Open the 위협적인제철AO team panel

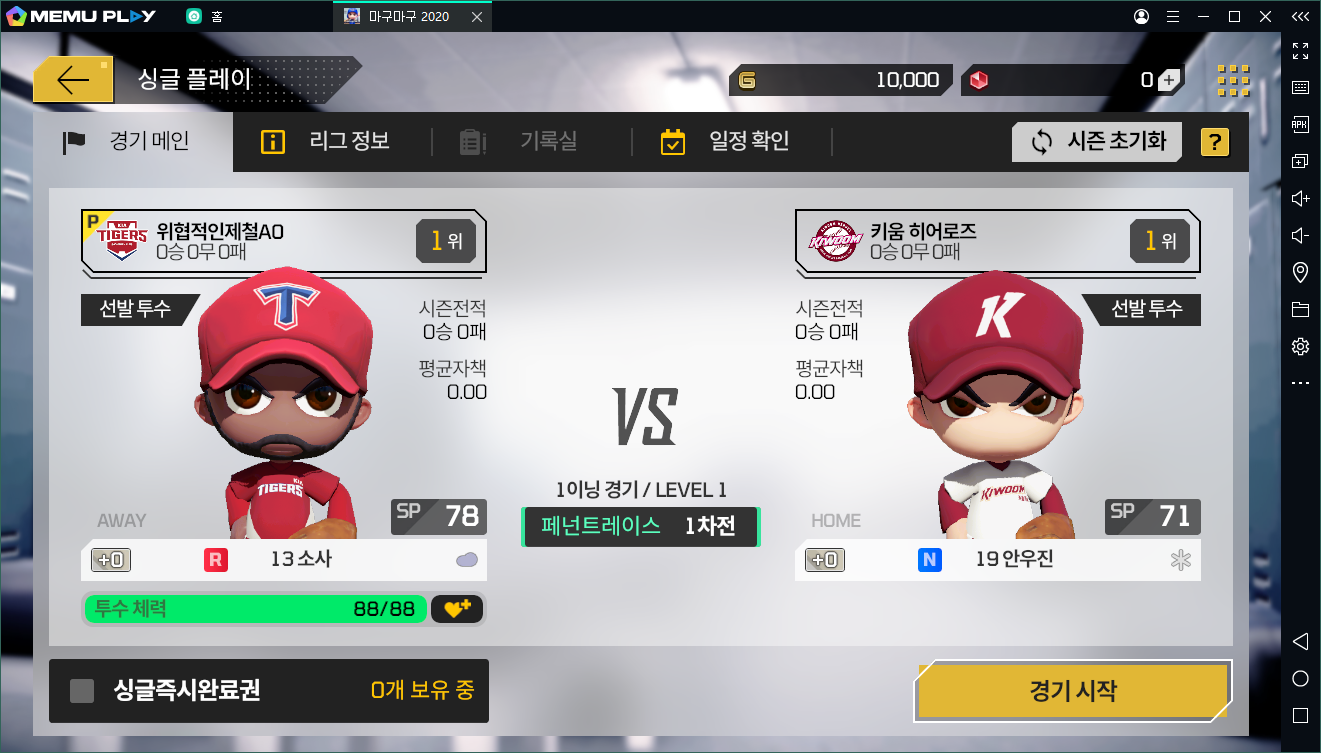click(x=283, y=241)
